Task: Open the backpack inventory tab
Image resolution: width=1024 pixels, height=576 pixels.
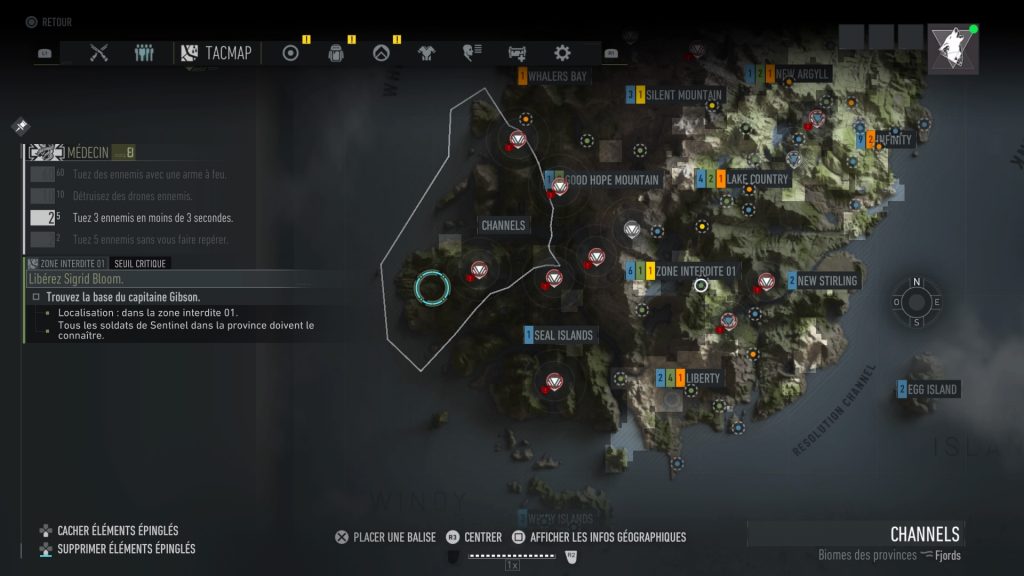Action: [x=336, y=53]
